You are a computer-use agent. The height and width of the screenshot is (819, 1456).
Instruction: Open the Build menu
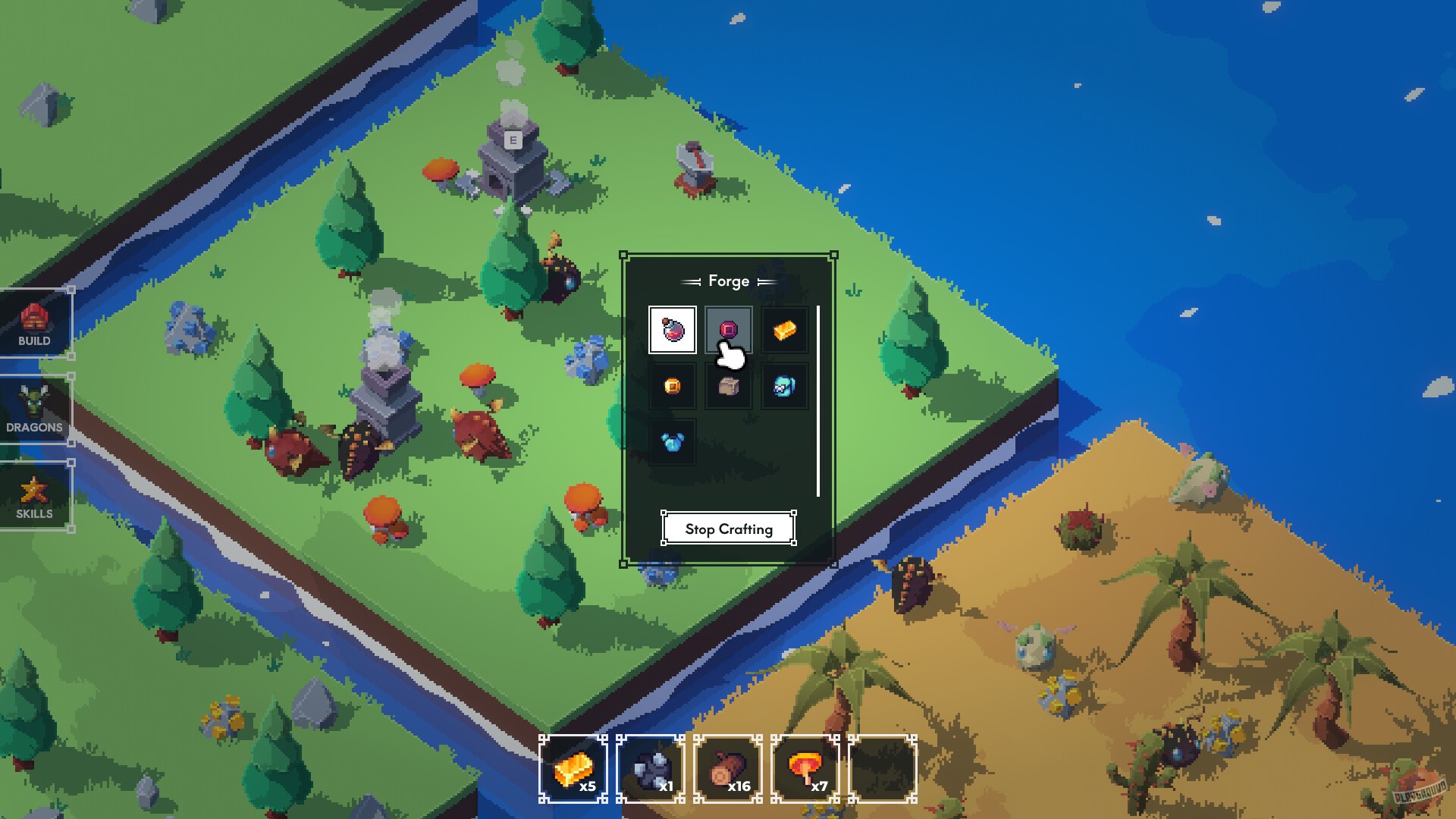[35, 324]
